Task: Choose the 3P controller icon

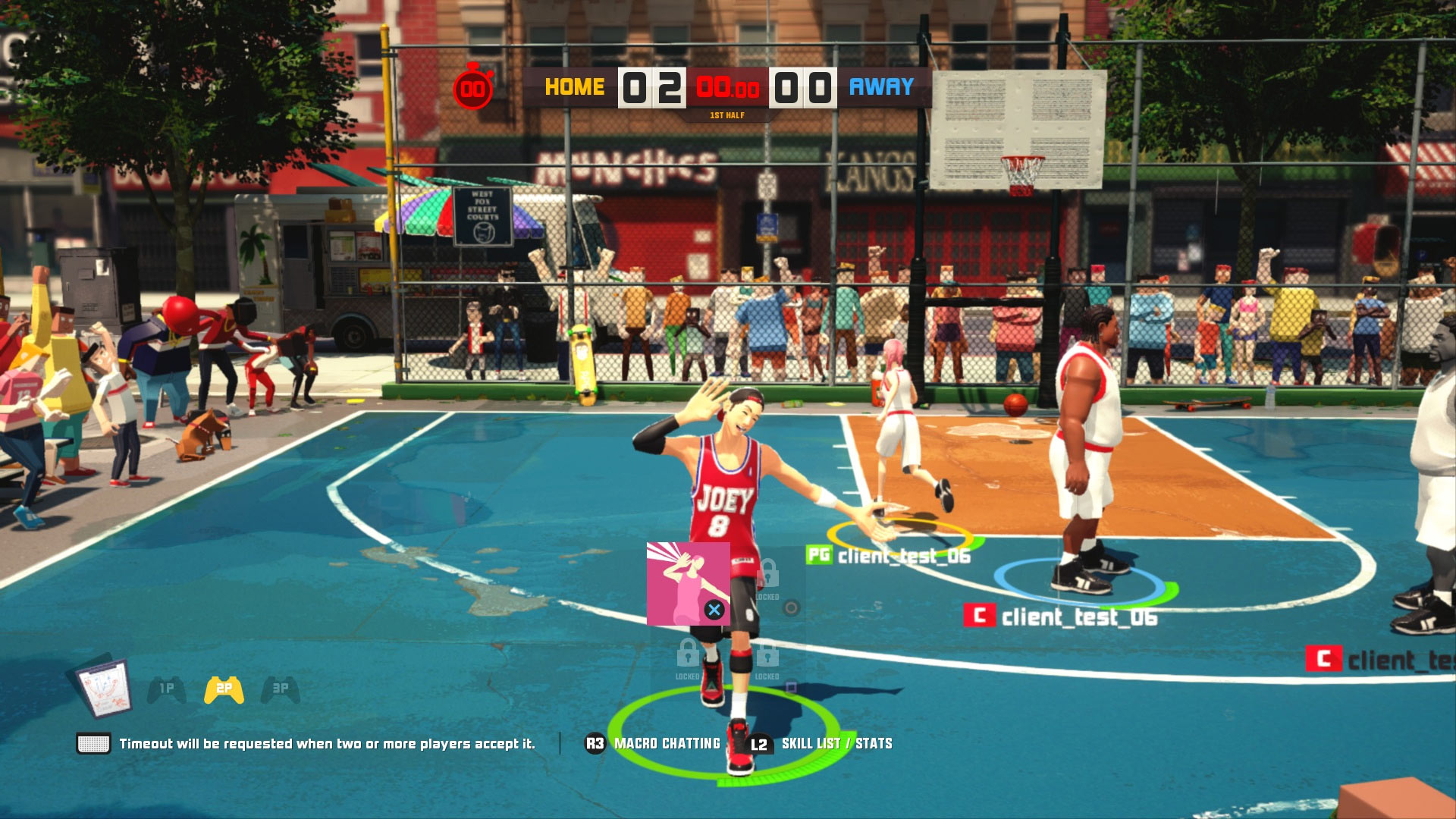Action: [281, 689]
